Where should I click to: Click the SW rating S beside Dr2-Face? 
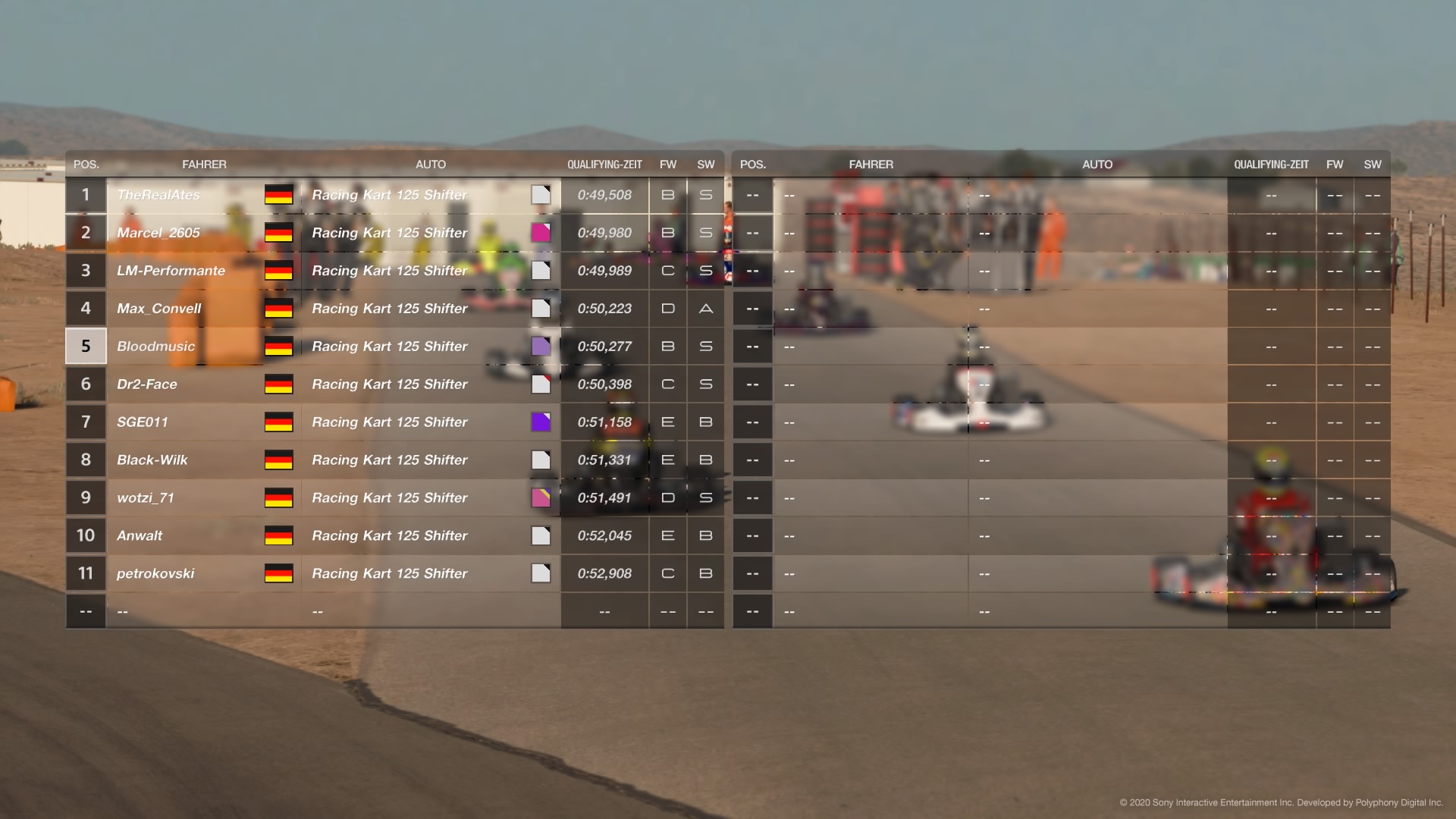pyautogui.click(x=705, y=384)
